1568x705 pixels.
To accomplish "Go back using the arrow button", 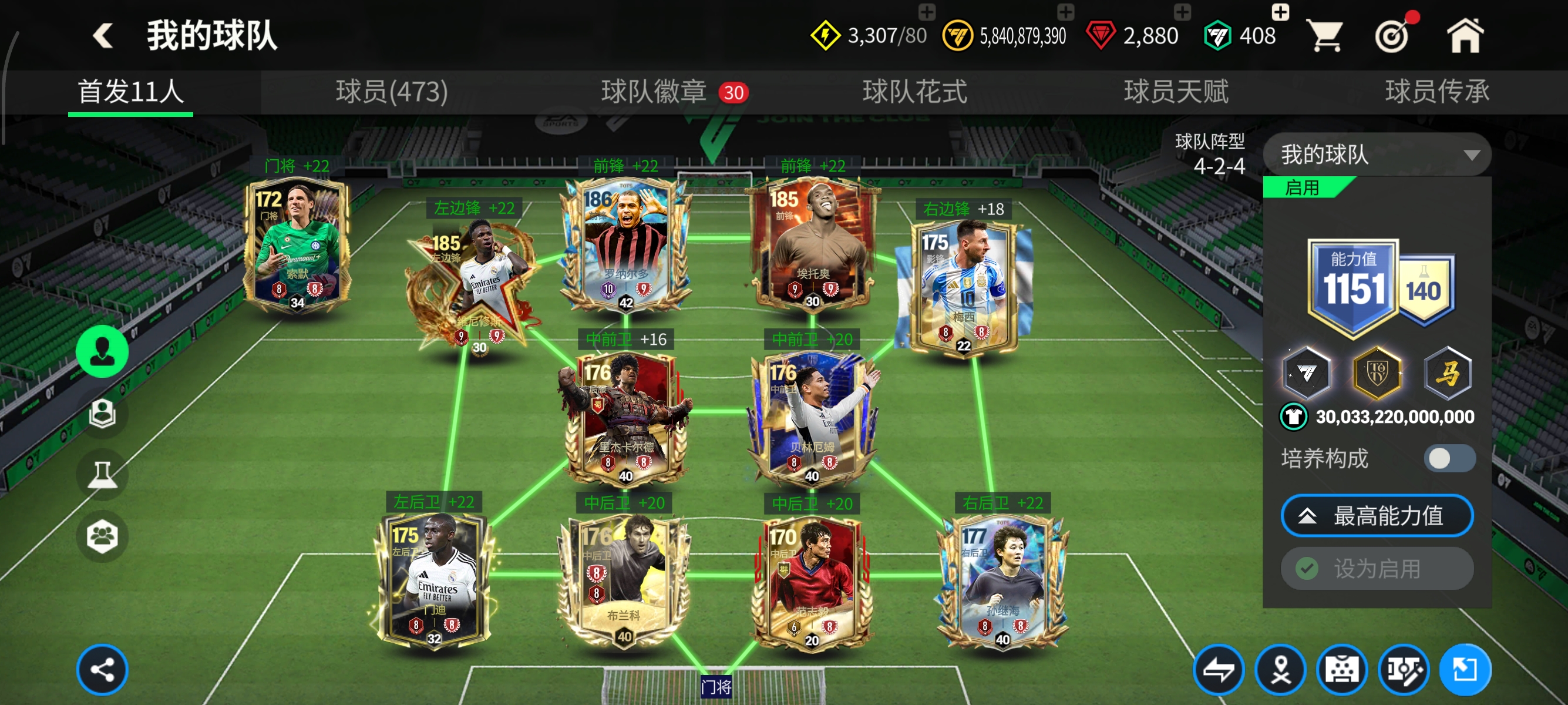I will pos(103,35).
